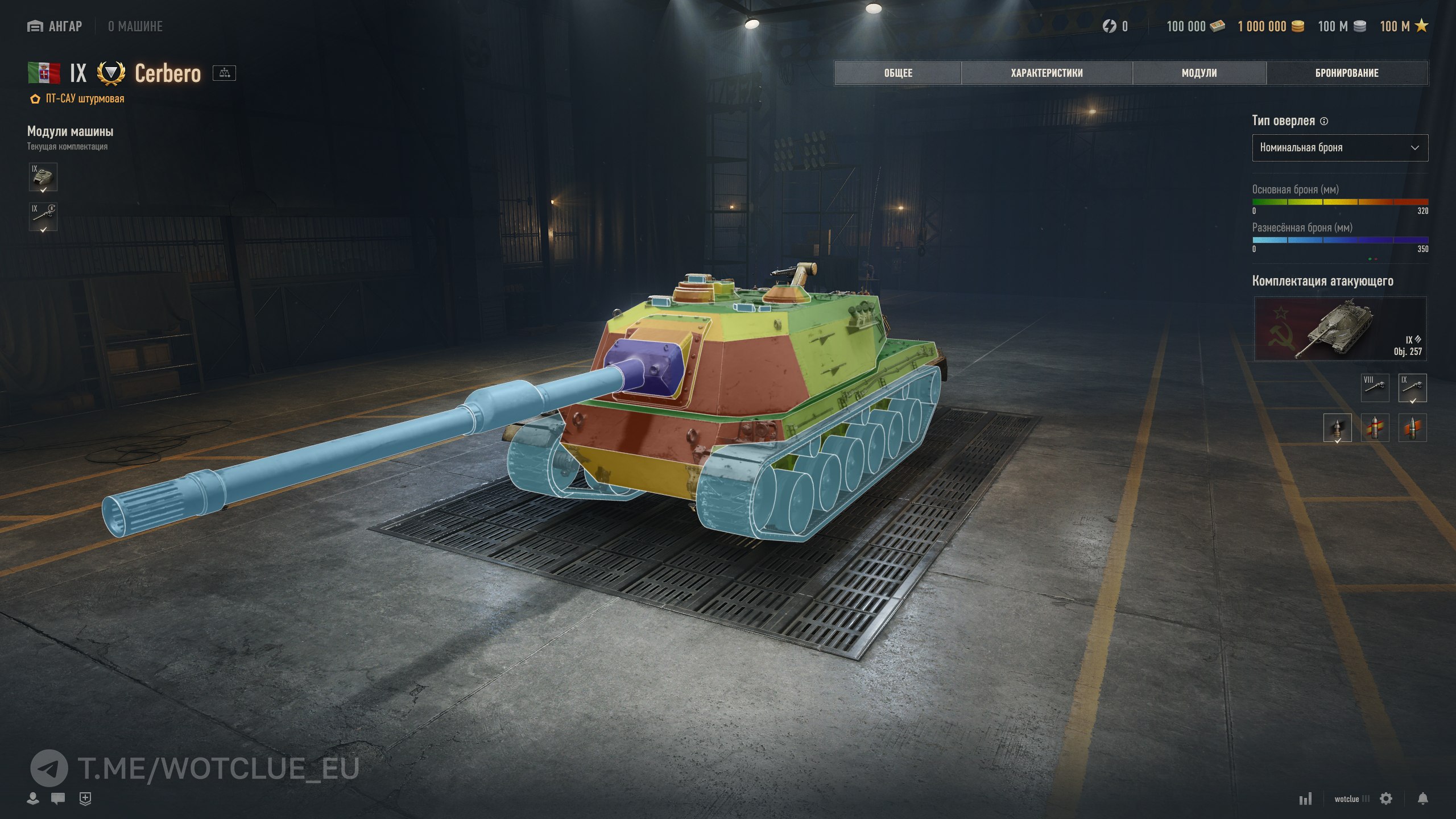The height and width of the screenshot is (819, 1456).
Task: Select the tier IX hull module
Action: pos(43,177)
